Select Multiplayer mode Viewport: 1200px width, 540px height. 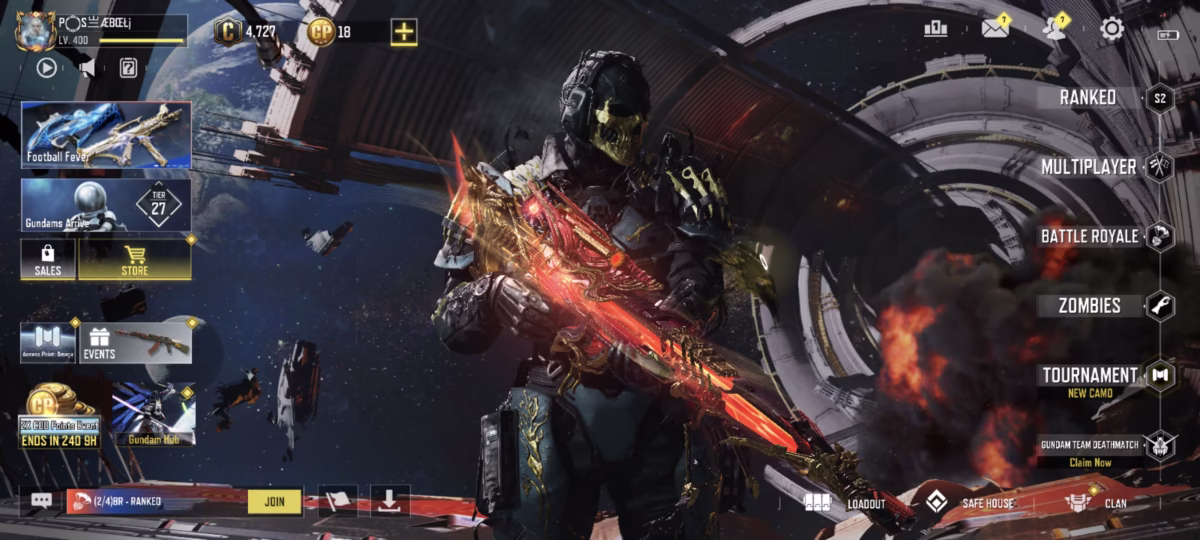point(1088,167)
